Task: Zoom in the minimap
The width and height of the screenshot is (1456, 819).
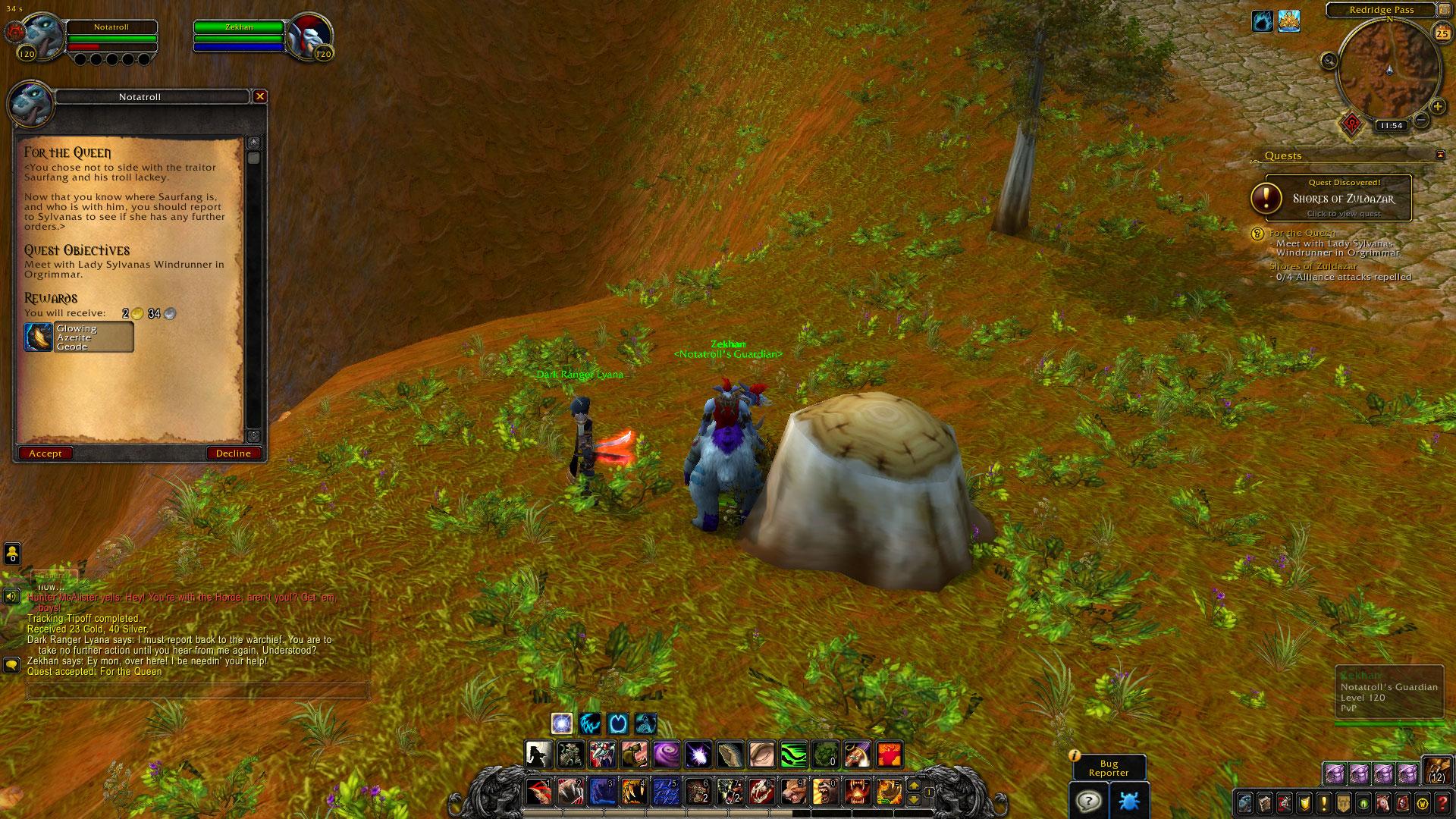Action: (1437, 107)
